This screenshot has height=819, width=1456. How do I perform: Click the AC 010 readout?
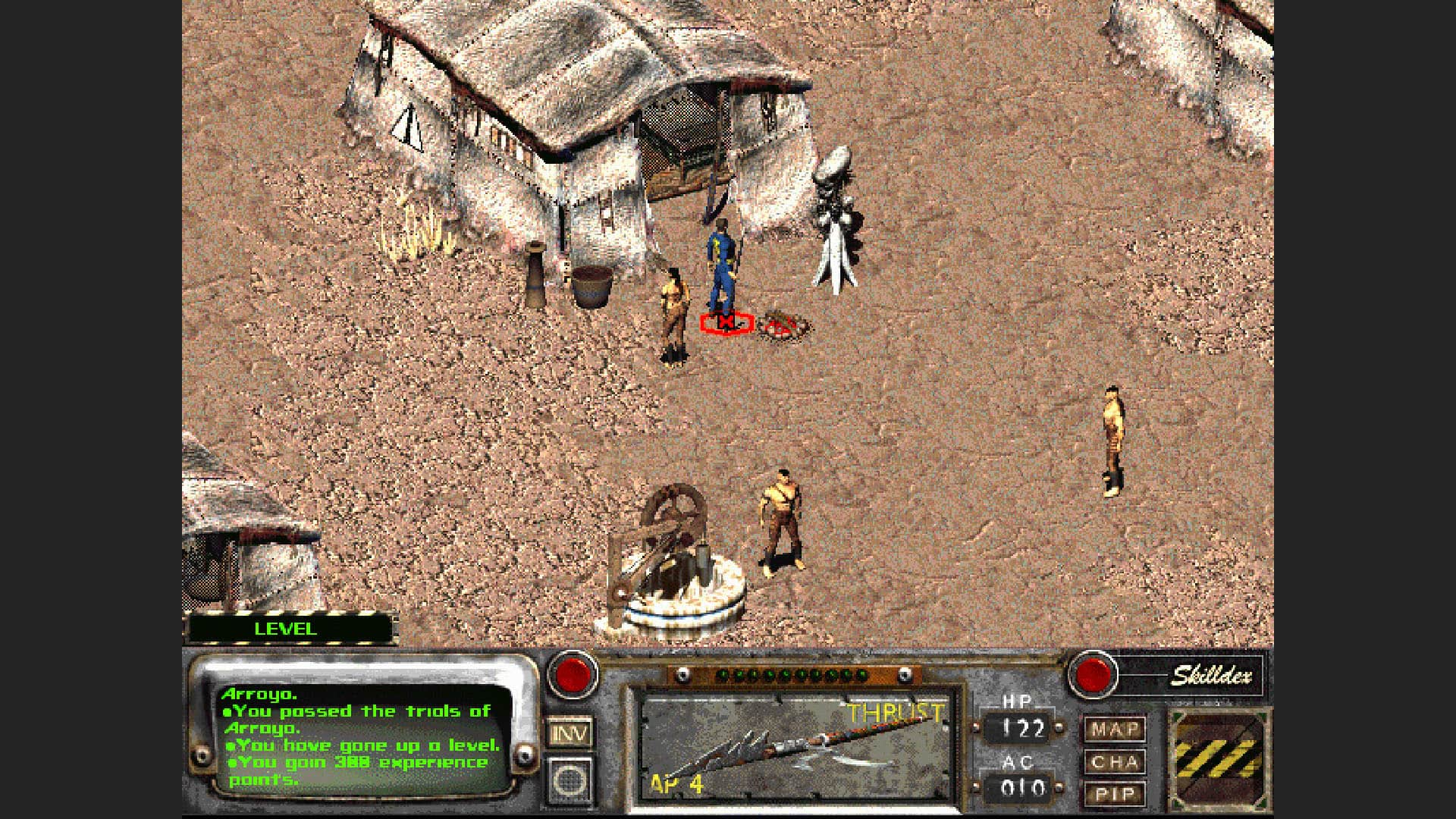point(1020,787)
